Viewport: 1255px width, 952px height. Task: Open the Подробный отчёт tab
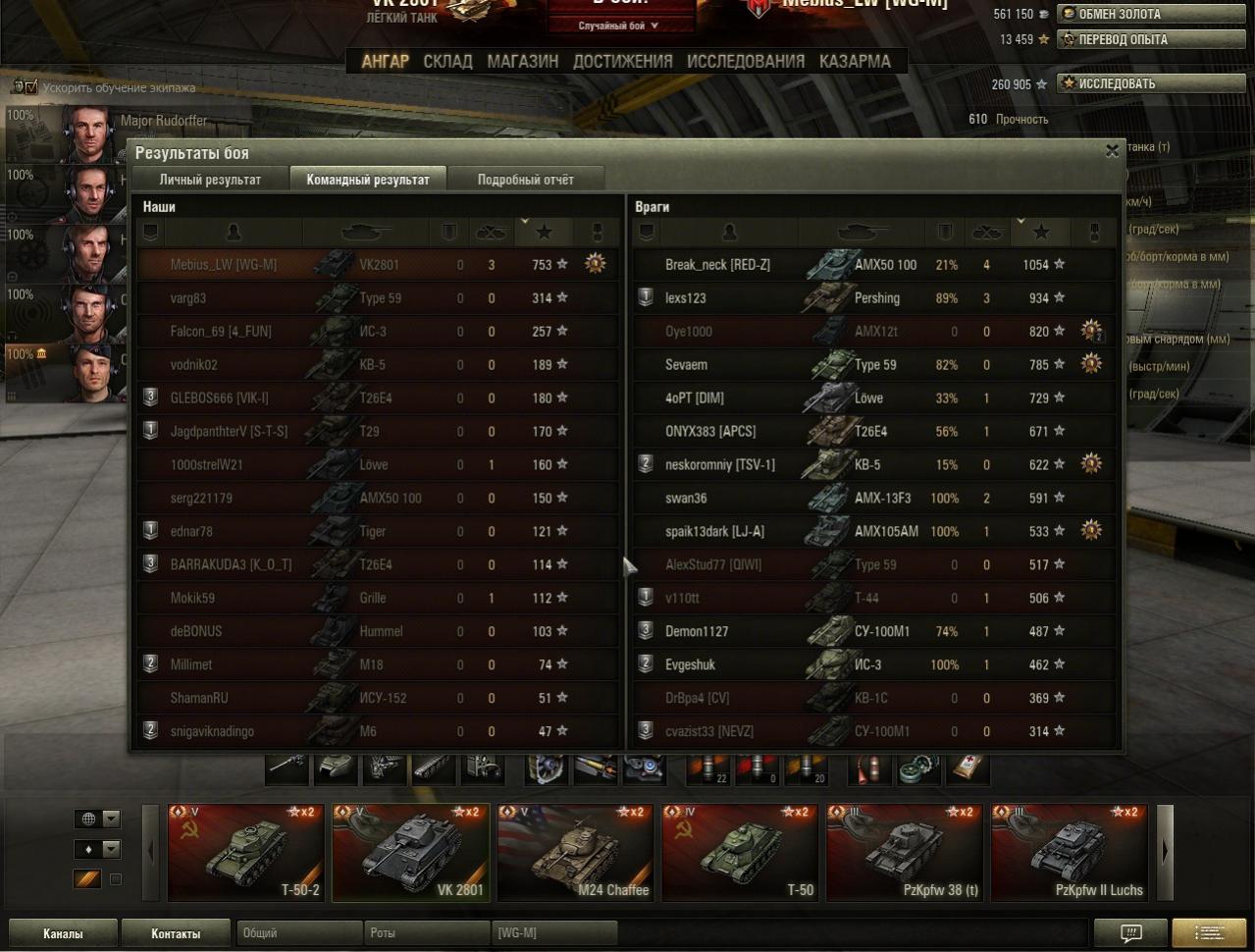pyautogui.click(x=525, y=180)
